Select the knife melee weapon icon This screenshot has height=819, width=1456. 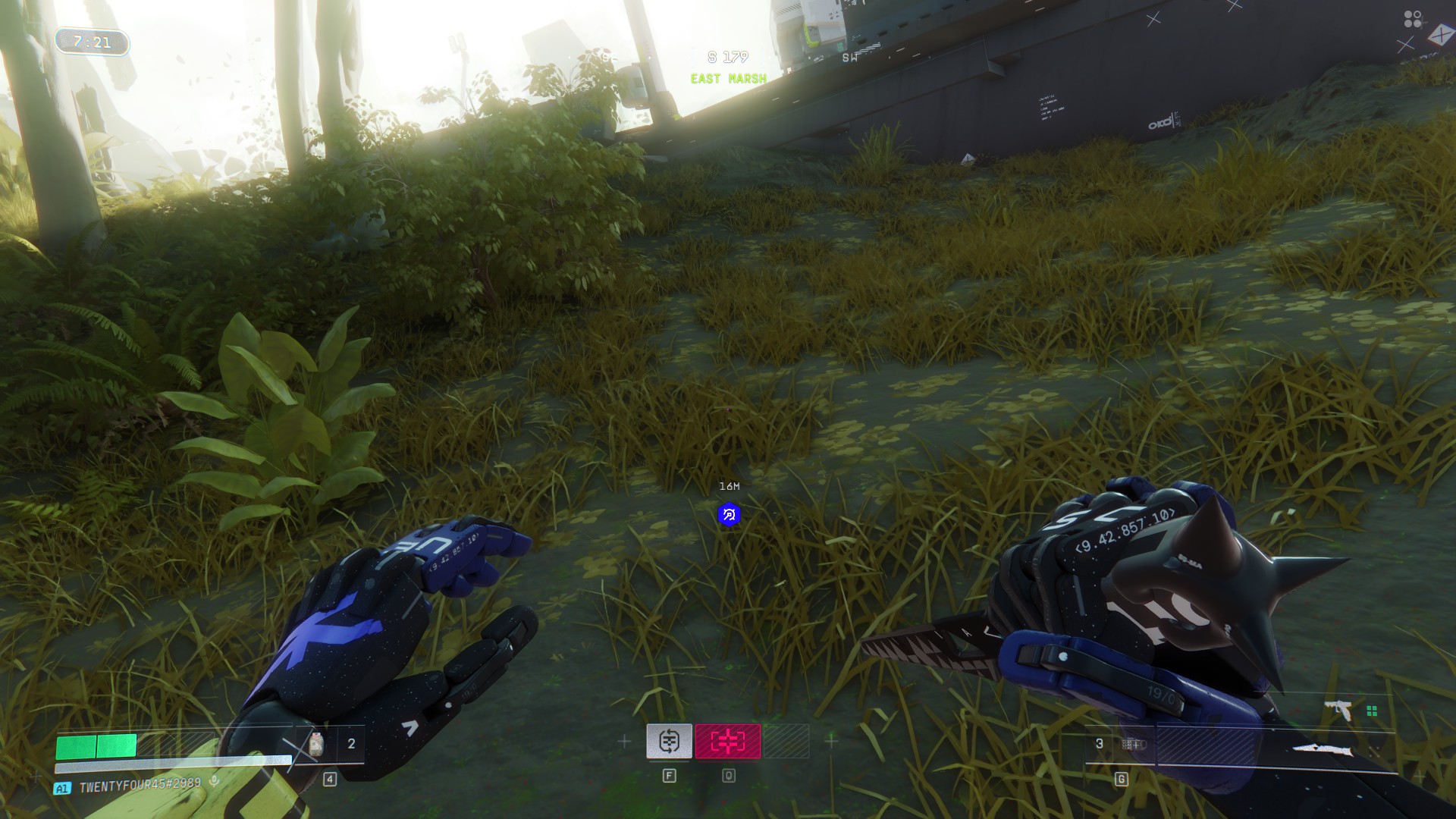coord(1324,751)
